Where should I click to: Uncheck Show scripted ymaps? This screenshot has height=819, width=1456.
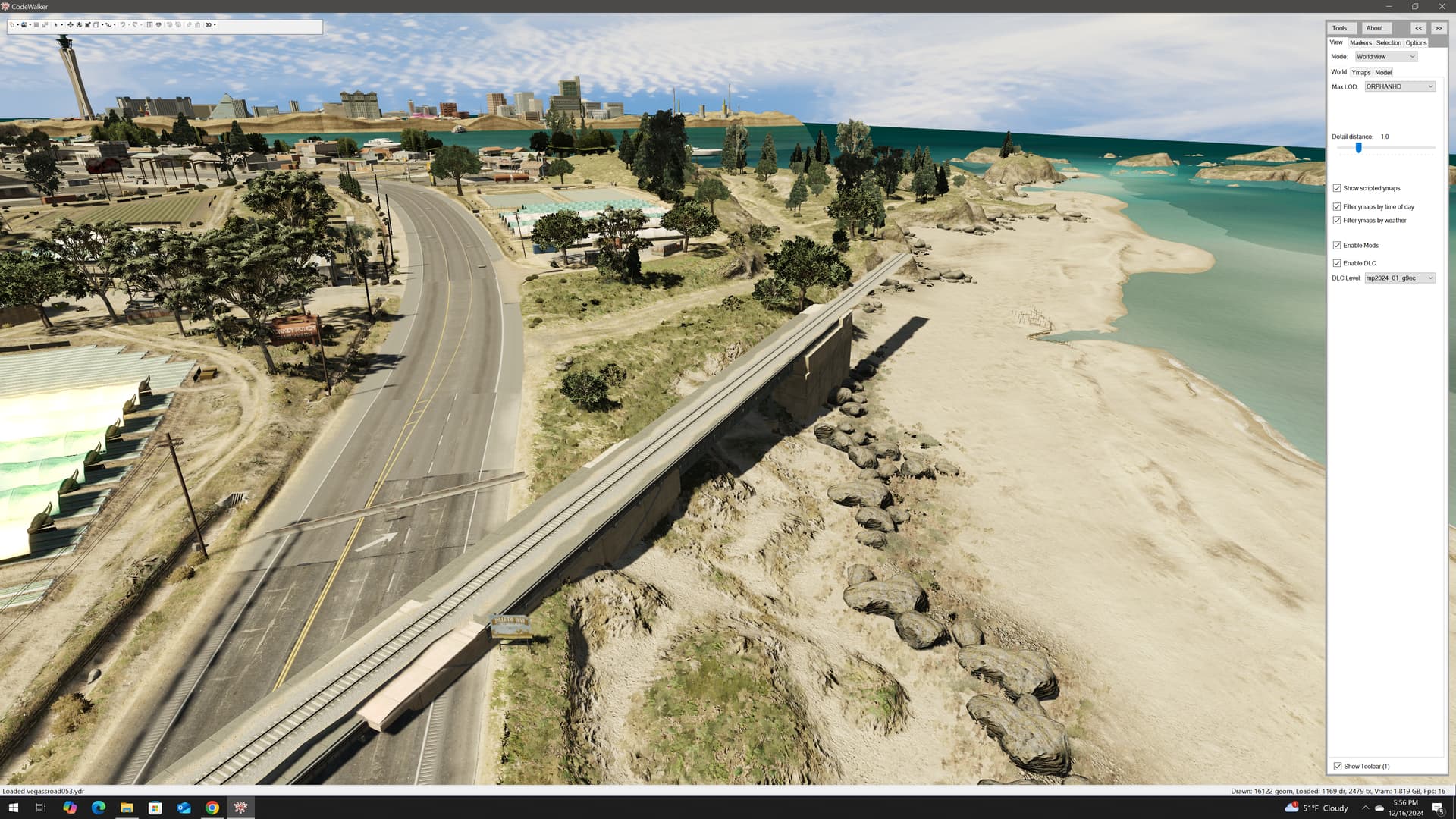[x=1338, y=188]
